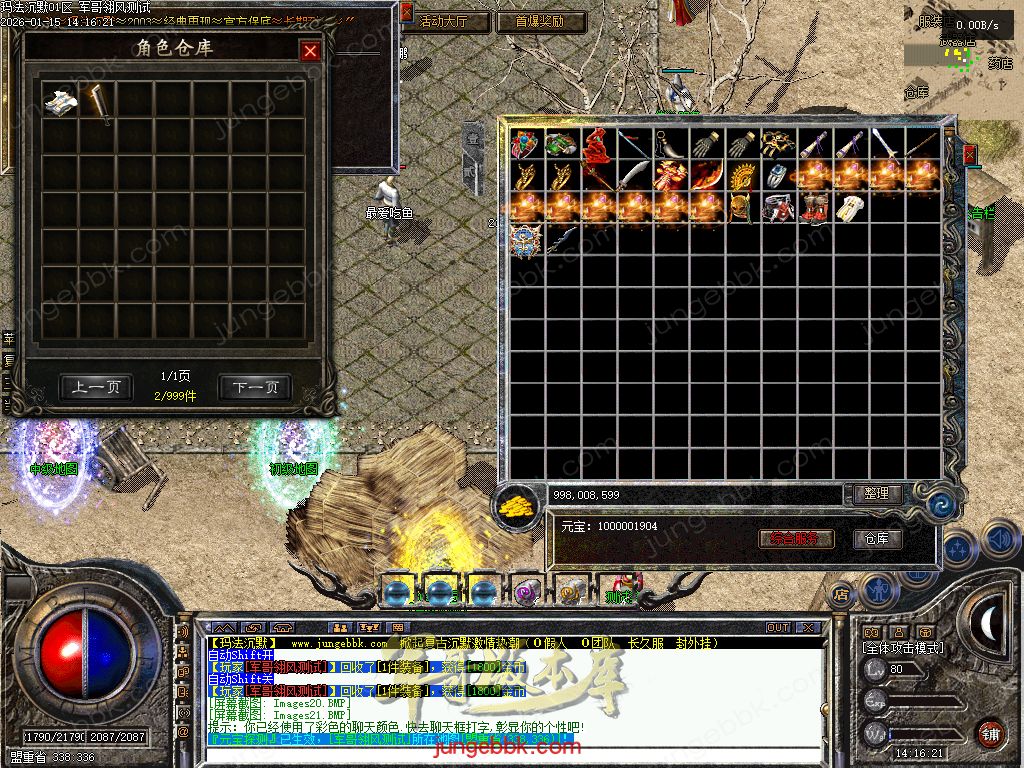Viewport: 1024px width, 768px height.
Task: Close the 角色仓库 warehouse window
Action: pyautogui.click(x=311, y=51)
